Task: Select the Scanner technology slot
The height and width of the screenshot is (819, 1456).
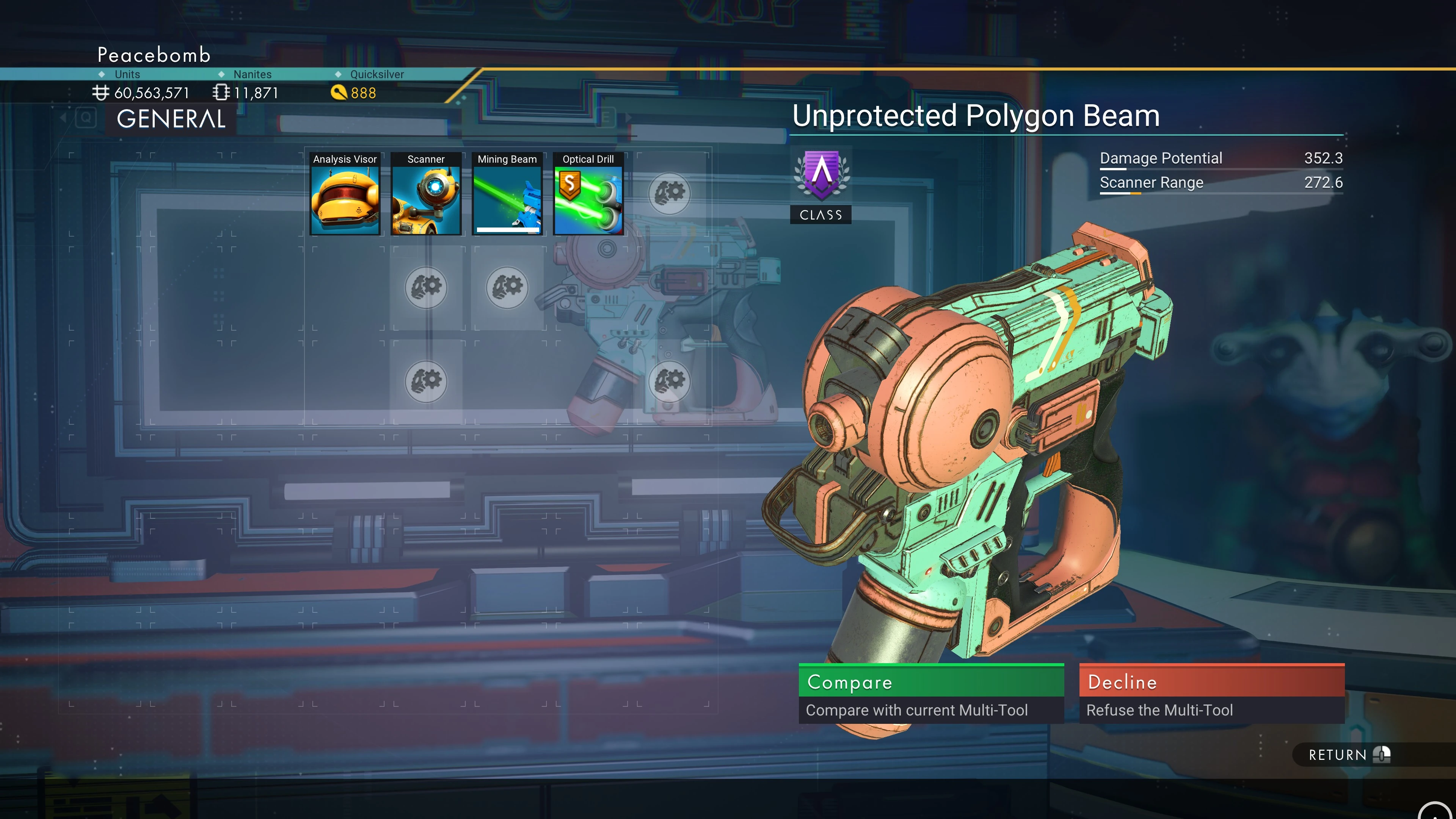Action: click(425, 194)
